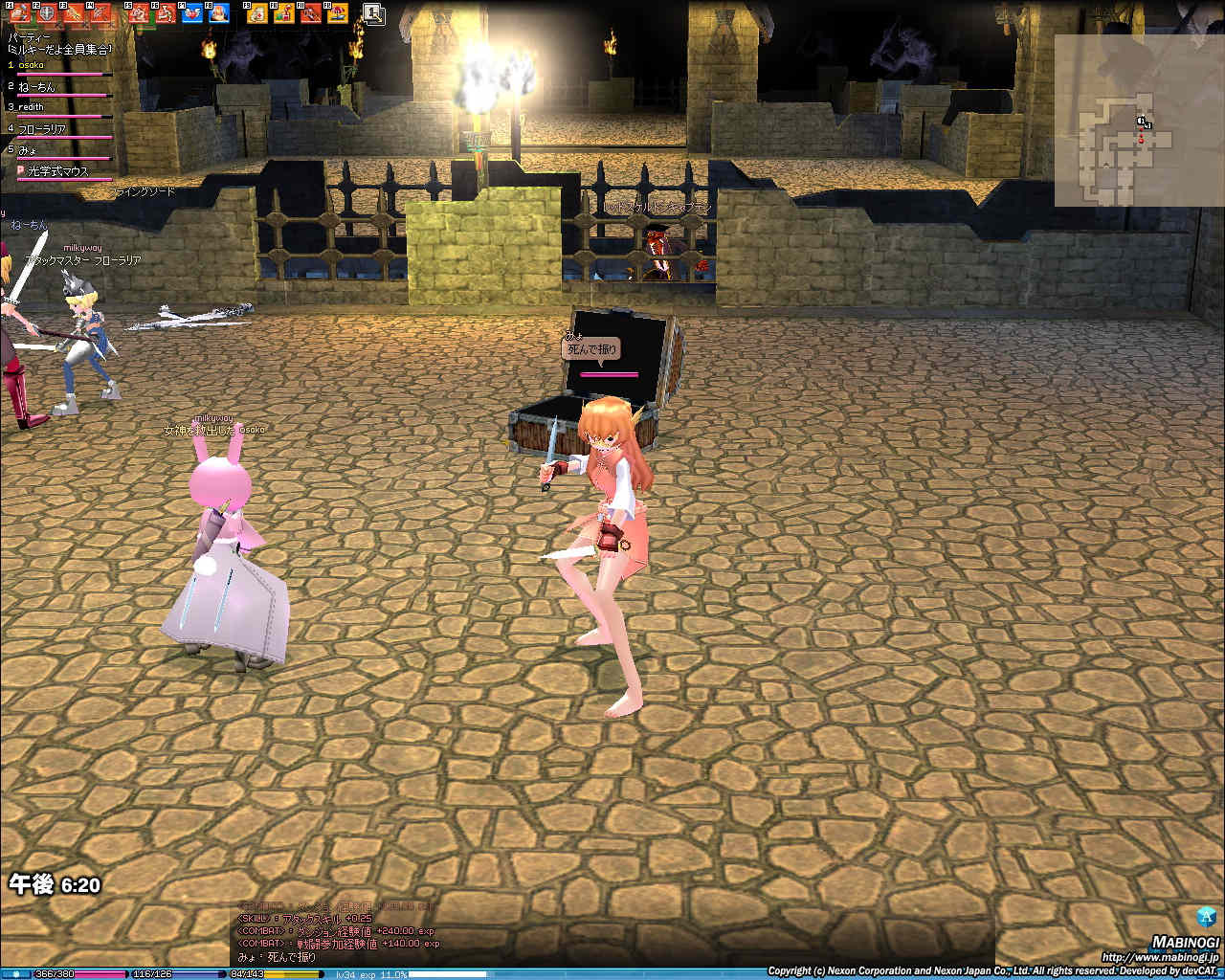Select the F8 blue character skill
1225x980 pixels.
[219, 12]
